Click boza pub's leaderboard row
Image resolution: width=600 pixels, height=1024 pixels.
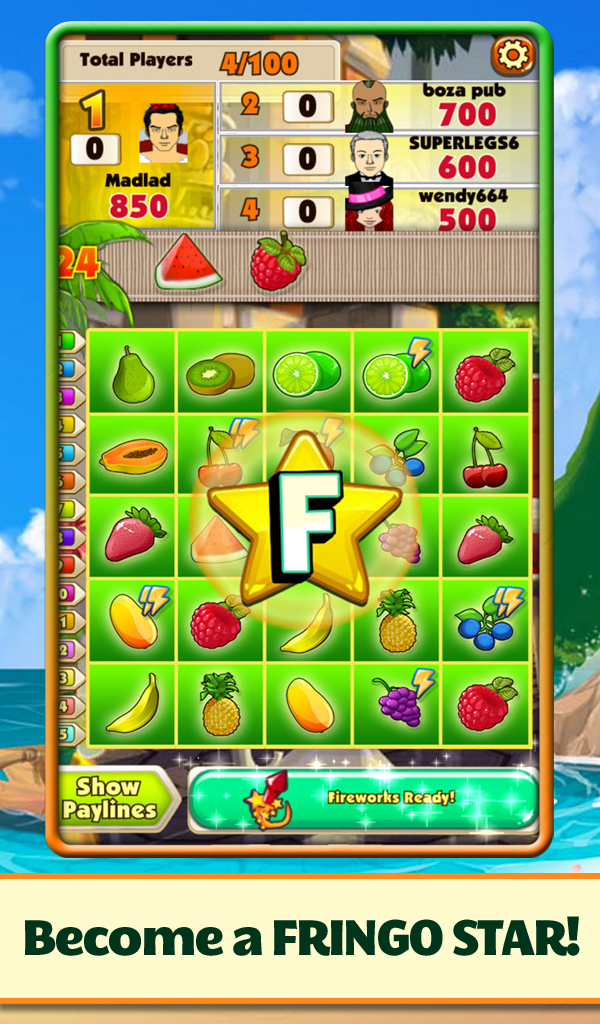[378, 106]
